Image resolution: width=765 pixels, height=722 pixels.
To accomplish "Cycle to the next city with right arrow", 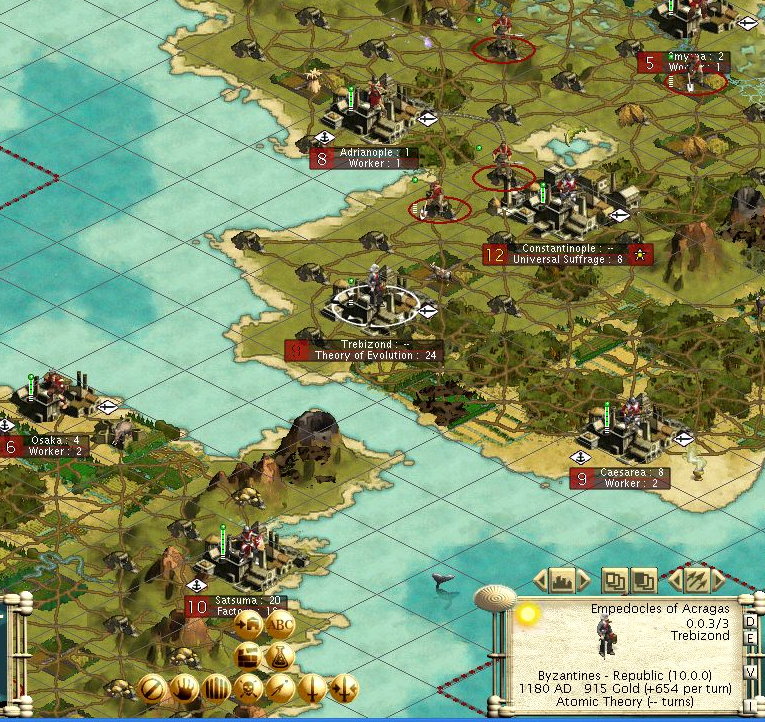I will [583, 579].
